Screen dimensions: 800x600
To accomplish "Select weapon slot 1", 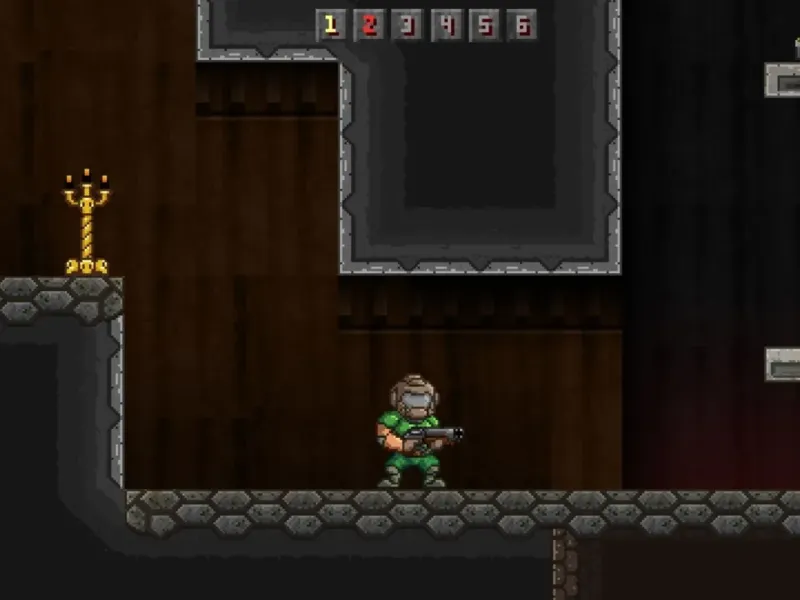I will pos(331,26).
